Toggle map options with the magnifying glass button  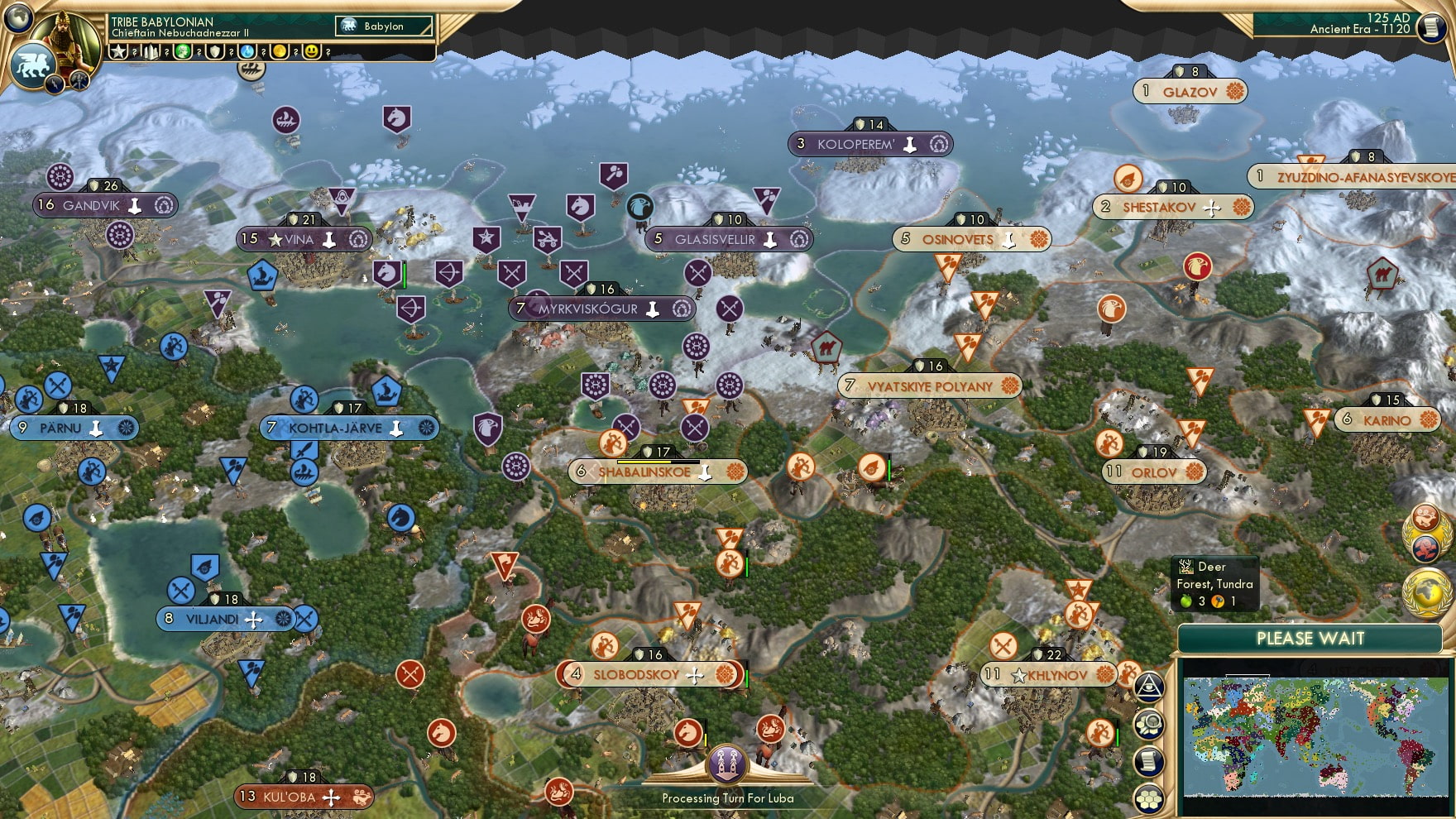1148,726
